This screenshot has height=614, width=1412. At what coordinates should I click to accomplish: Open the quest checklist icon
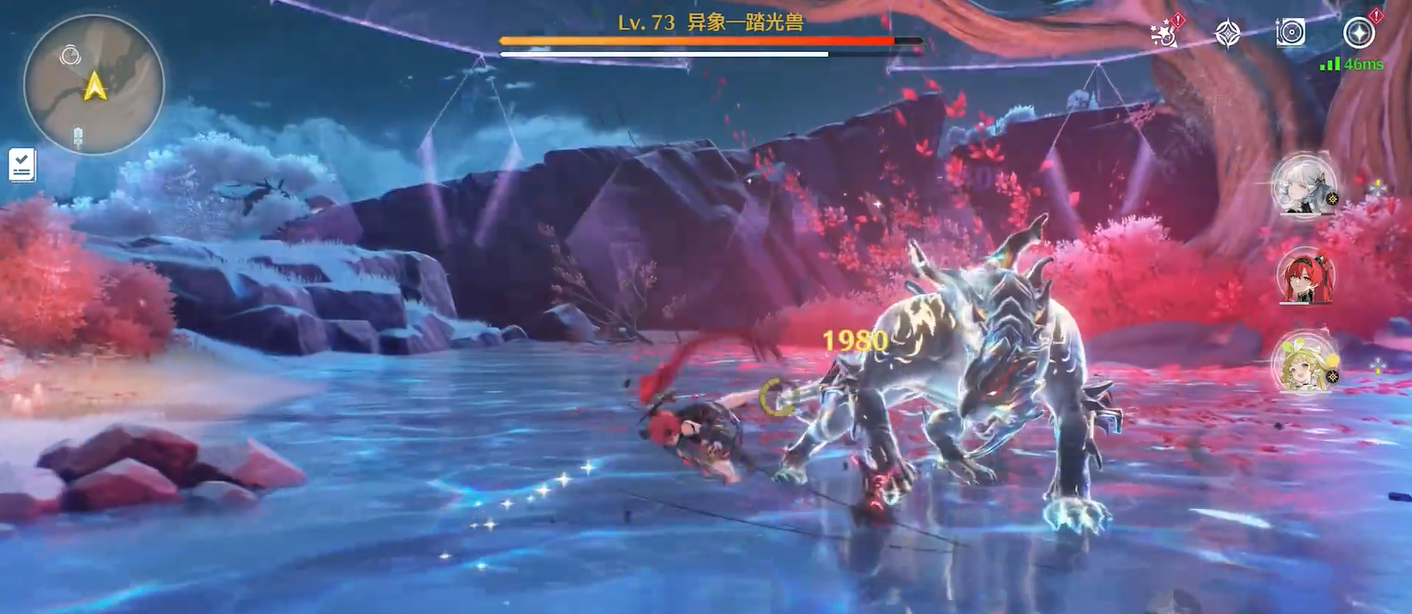(x=22, y=165)
